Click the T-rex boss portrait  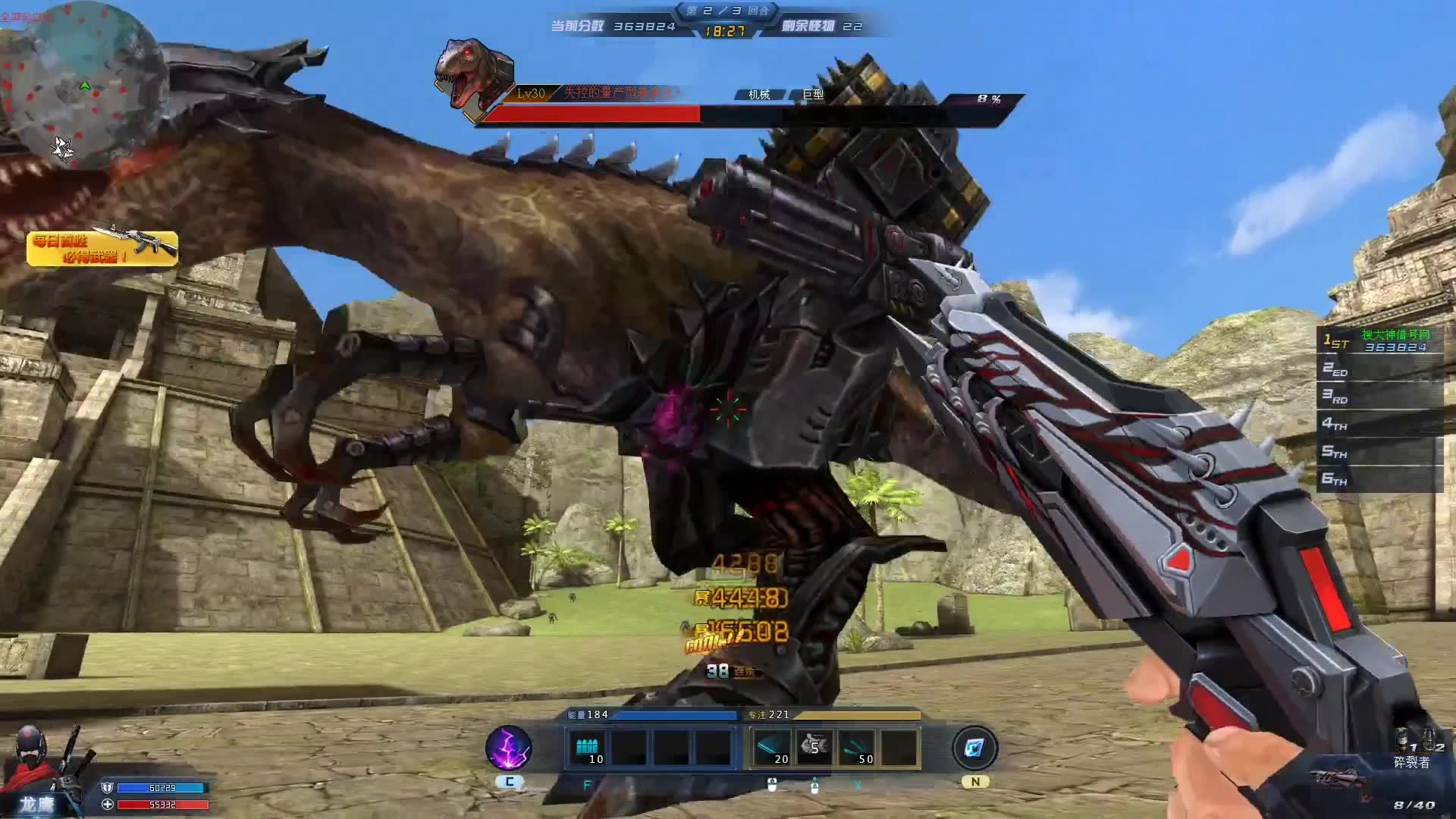point(473,77)
